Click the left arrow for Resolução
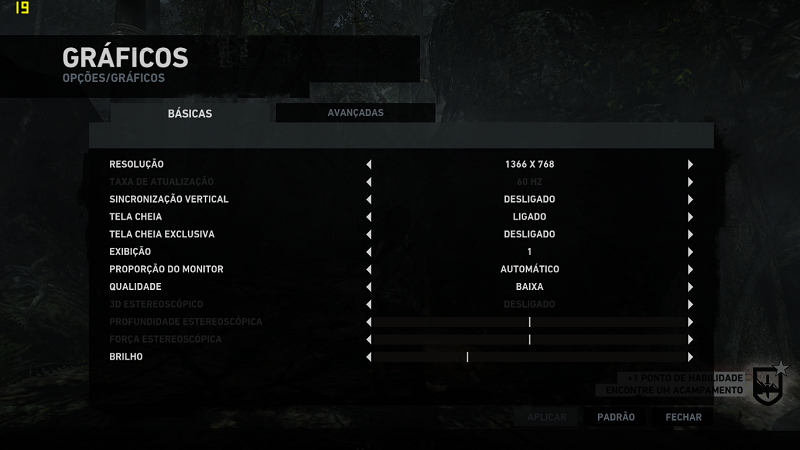This screenshot has width=800, height=450. pos(369,164)
